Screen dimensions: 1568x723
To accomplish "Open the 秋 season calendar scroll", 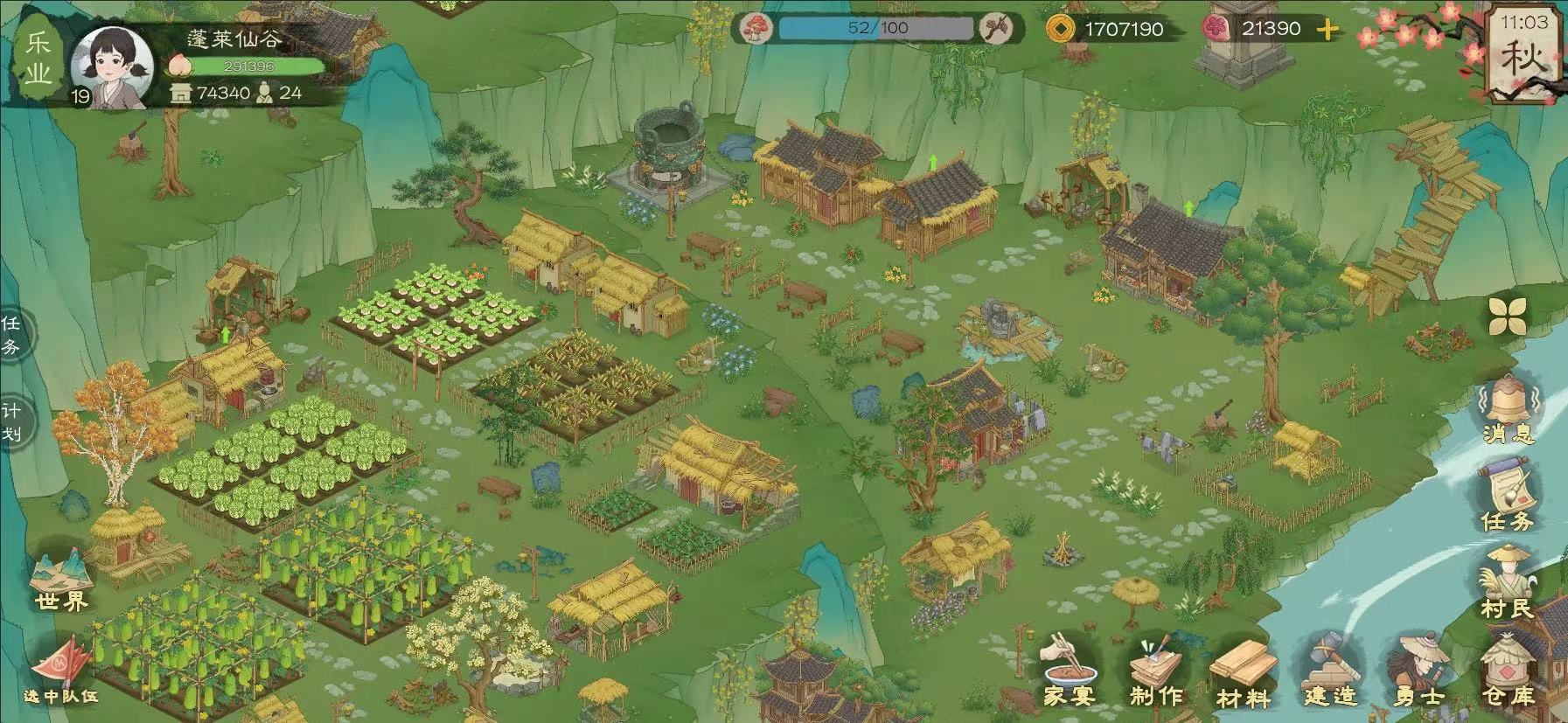I will pyautogui.click(x=1525, y=54).
